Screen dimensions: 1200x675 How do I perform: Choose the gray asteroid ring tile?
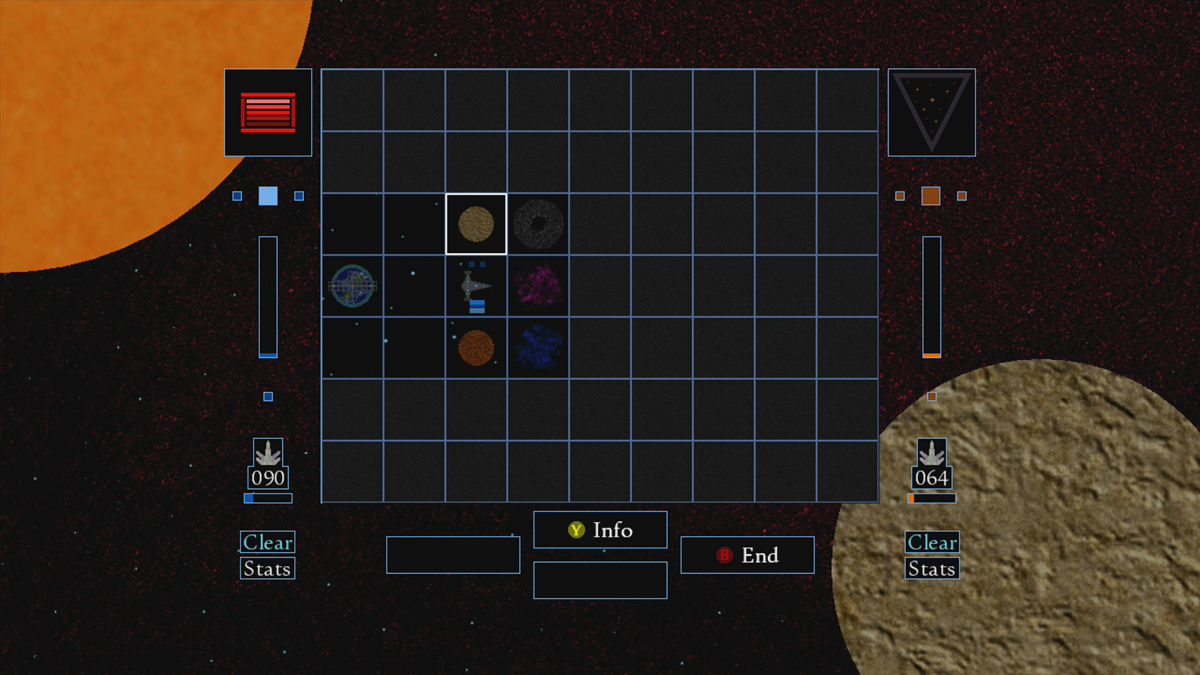(x=538, y=224)
